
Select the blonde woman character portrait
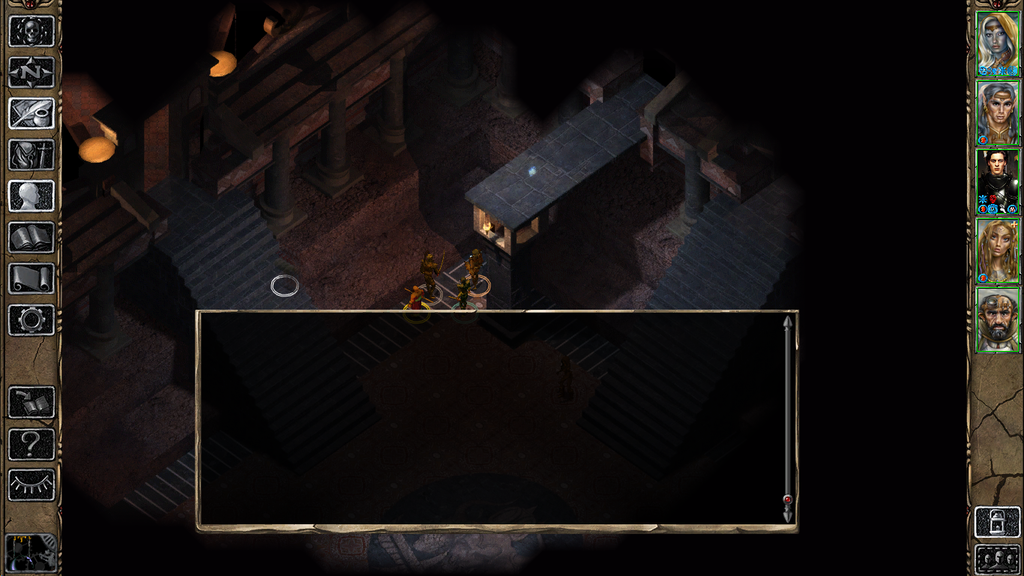click(x=997, y=250)
